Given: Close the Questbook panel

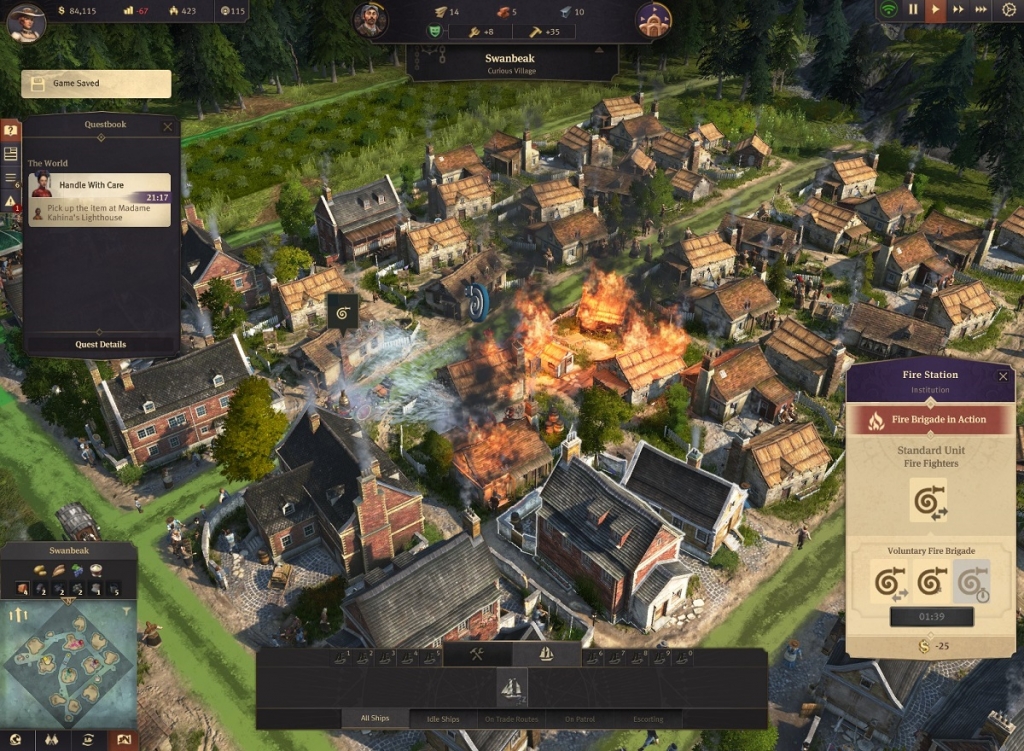Looking at the screenshot, I should pos(167,127).
